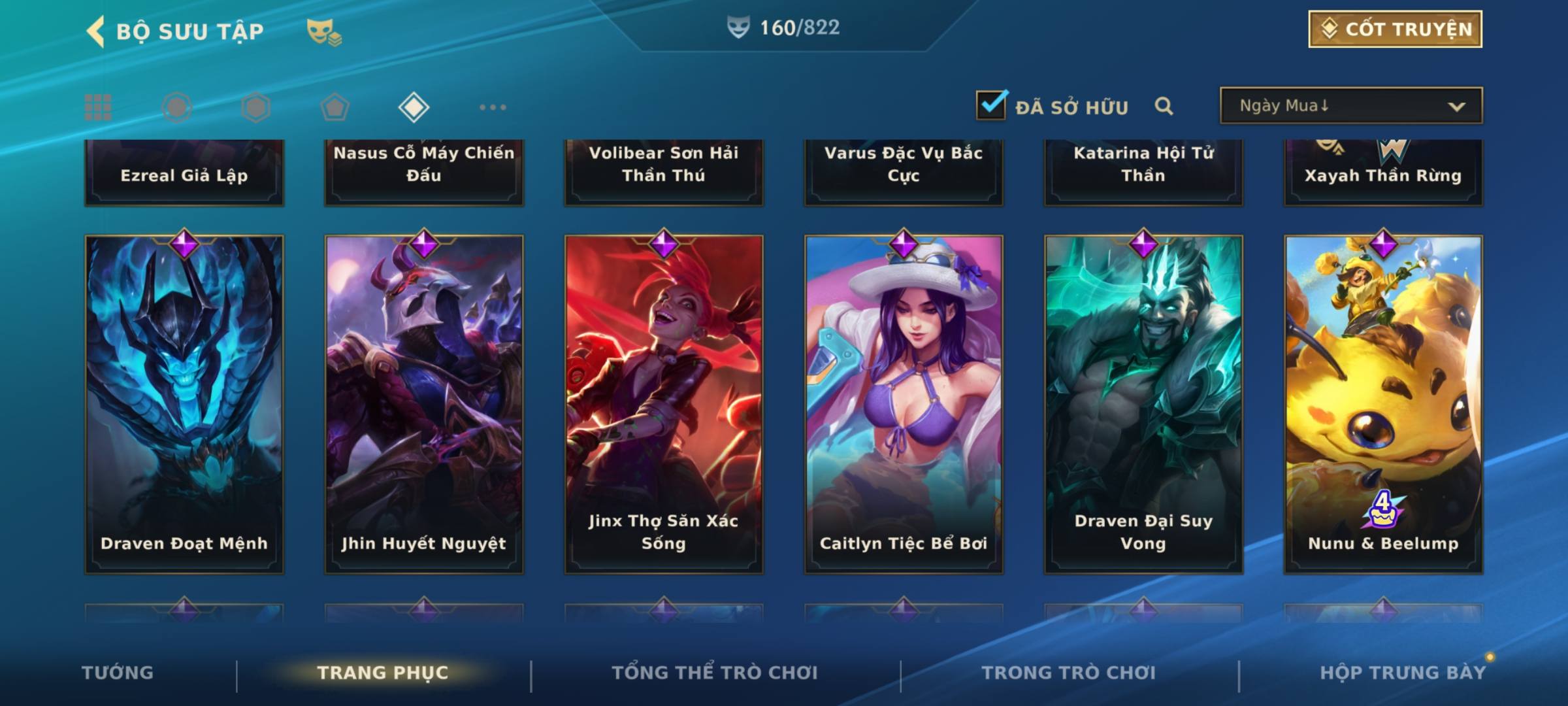Viewport: 1568px width, 706px height.
Task: Select the Jhin Huyết Nguyệt skin card
Action: [424, 404]
